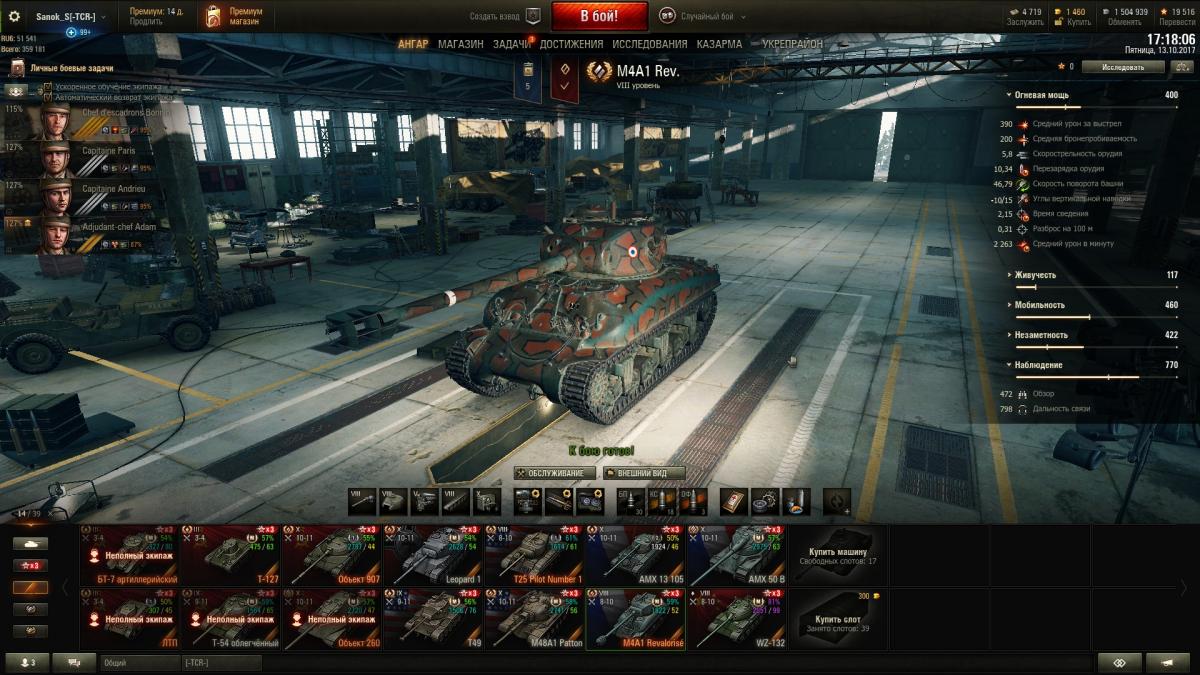Click the Обслуживание button
Screen dimensions: 1200x675
(555, 473)
